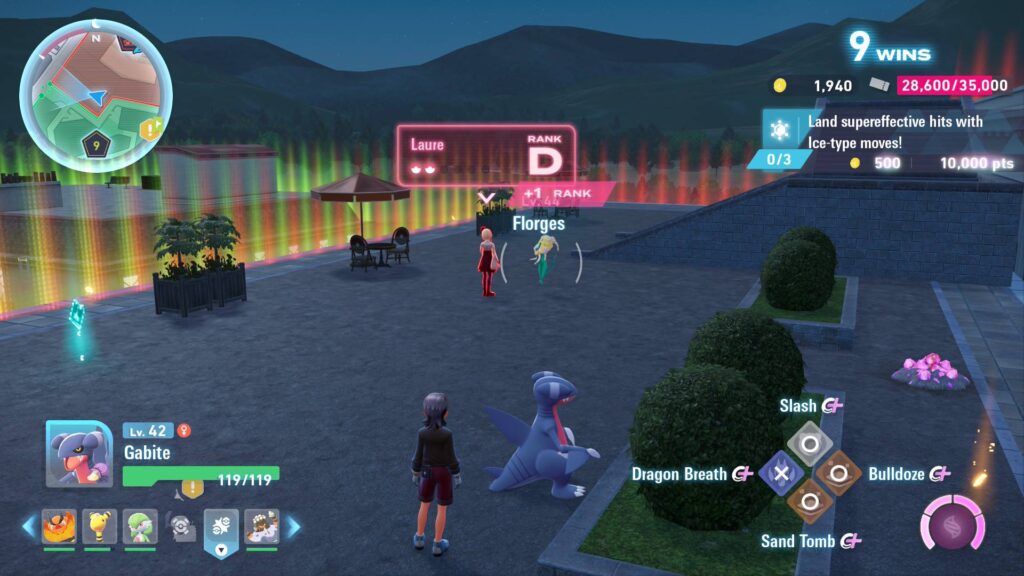Choose the orange fire Pokémon party slot

point(59,526)
